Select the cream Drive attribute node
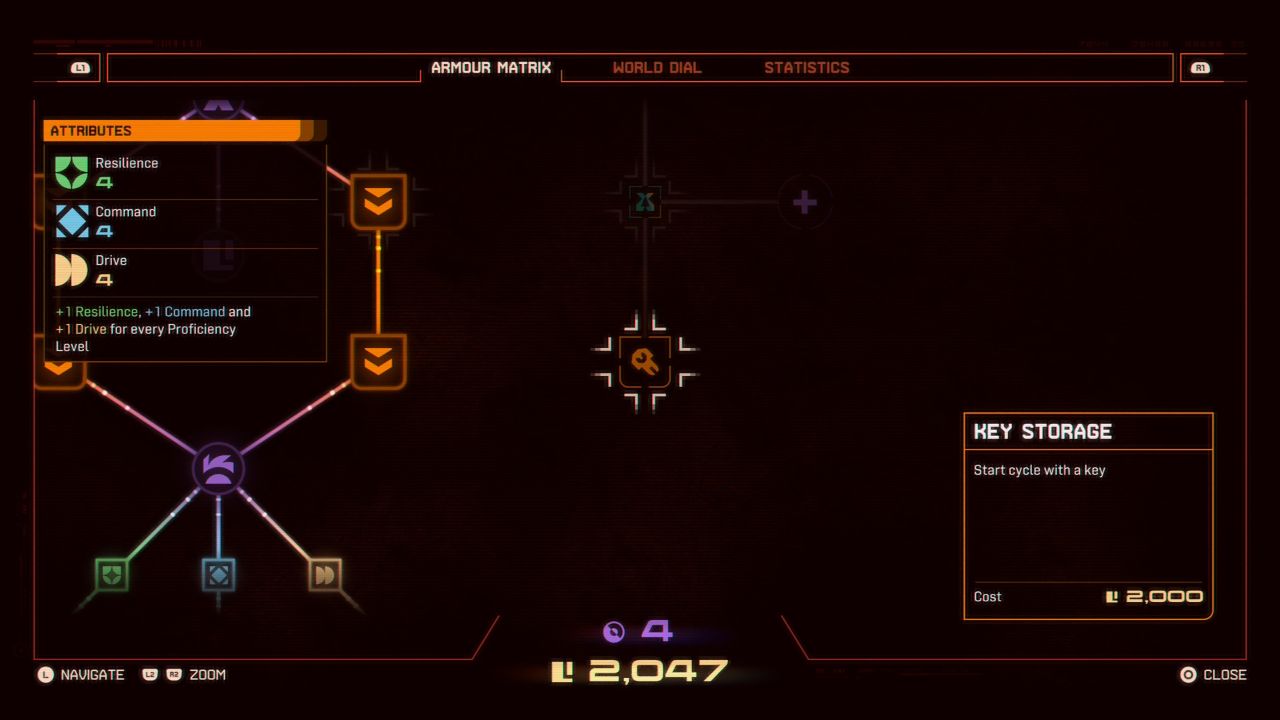 click(x=325, y=573)
